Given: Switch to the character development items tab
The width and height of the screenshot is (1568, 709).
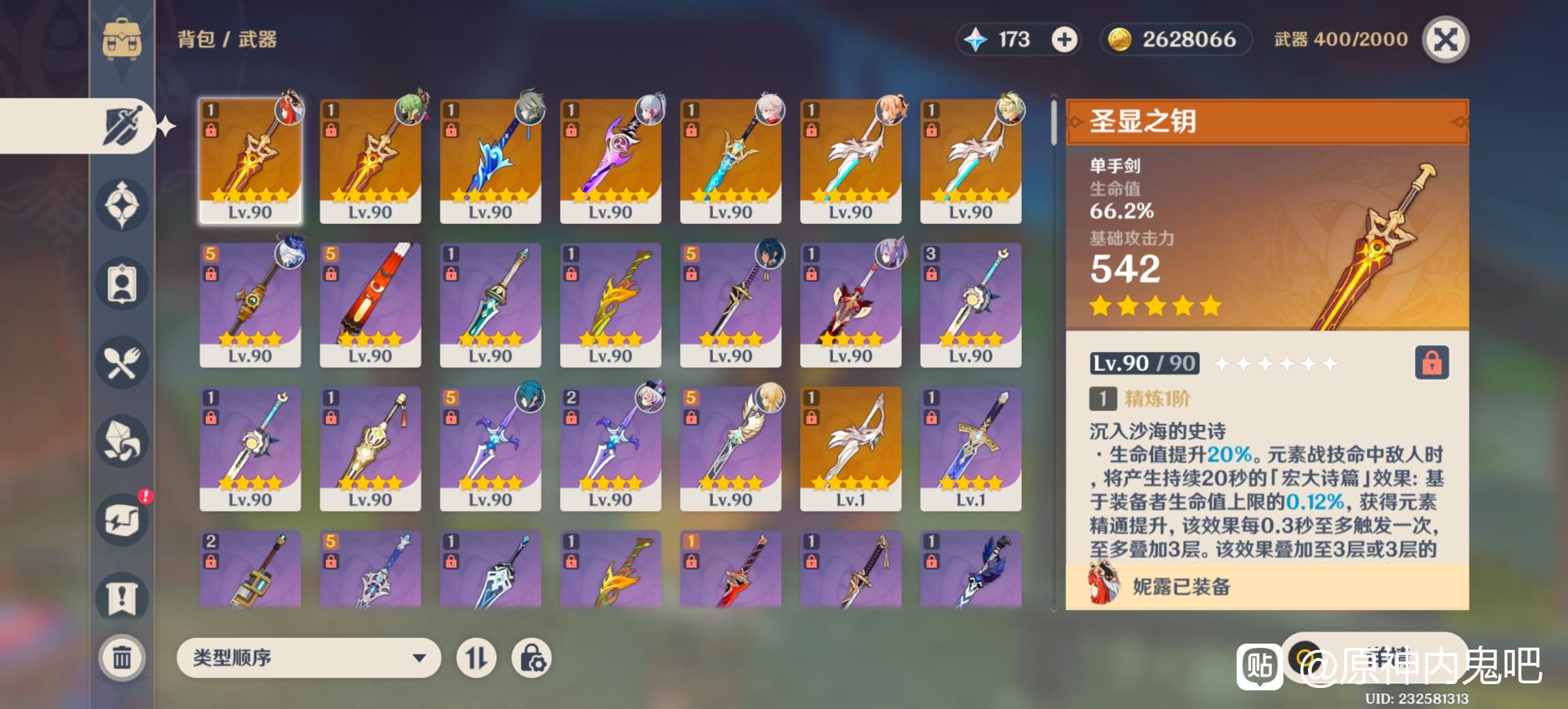Looking at the screenshot, I should pos(122,284).
